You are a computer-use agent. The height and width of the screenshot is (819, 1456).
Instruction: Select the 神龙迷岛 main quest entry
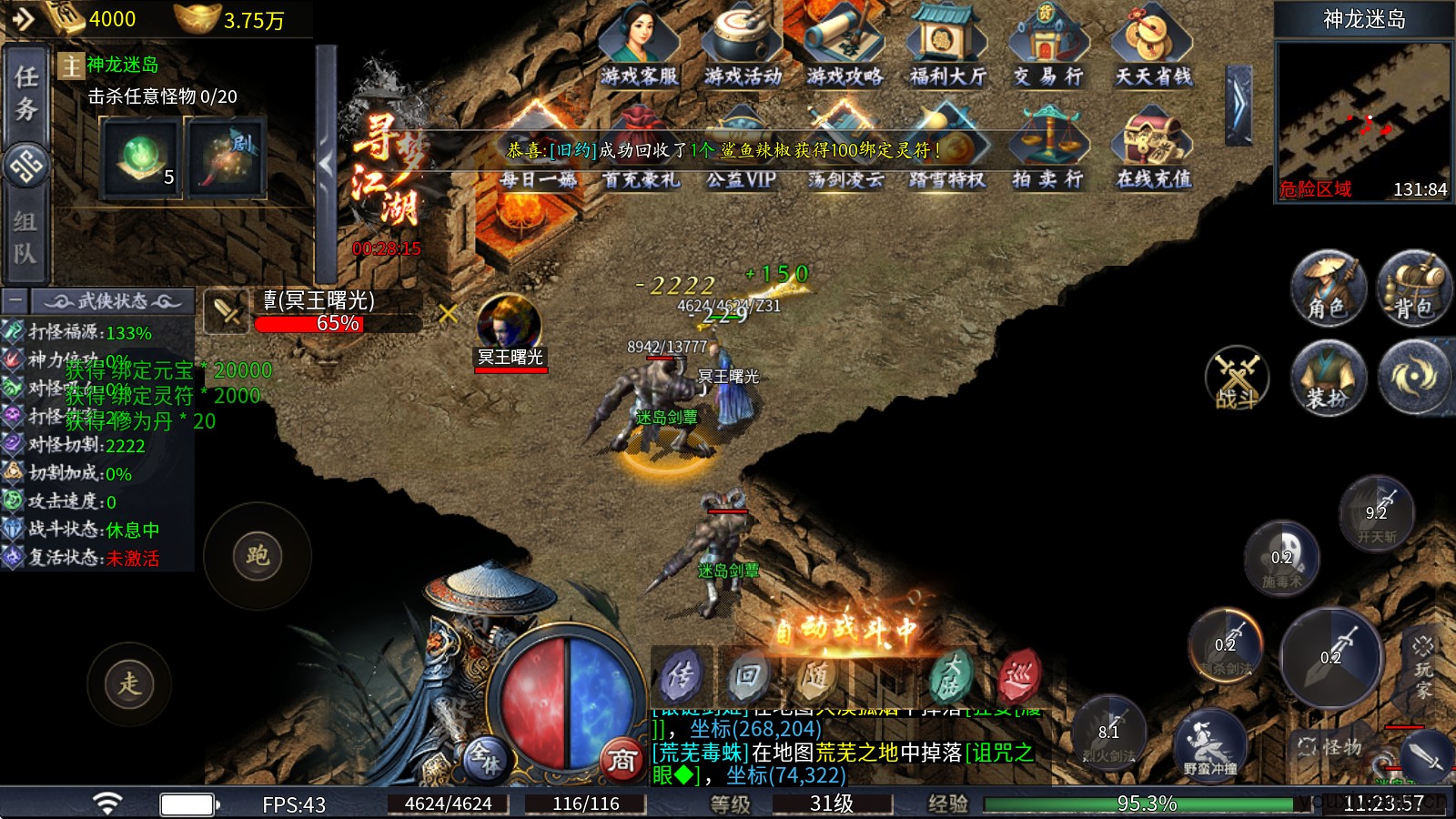click(122, 65)
